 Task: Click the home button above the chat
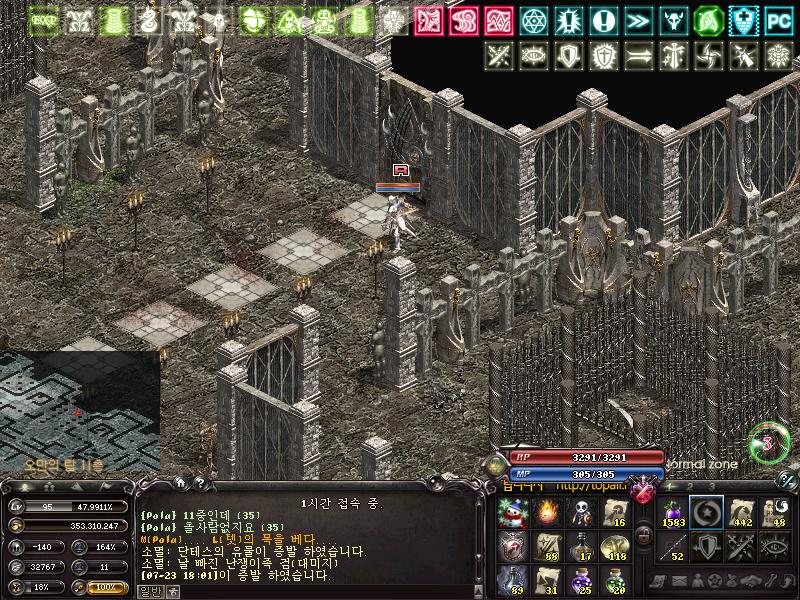[180, 484]
